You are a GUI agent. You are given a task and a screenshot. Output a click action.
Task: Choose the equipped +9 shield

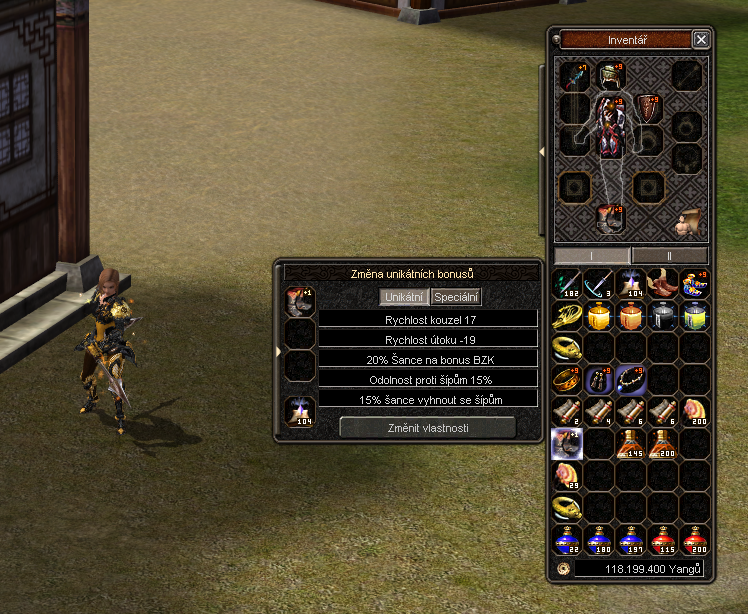click(x=648, y=107)
